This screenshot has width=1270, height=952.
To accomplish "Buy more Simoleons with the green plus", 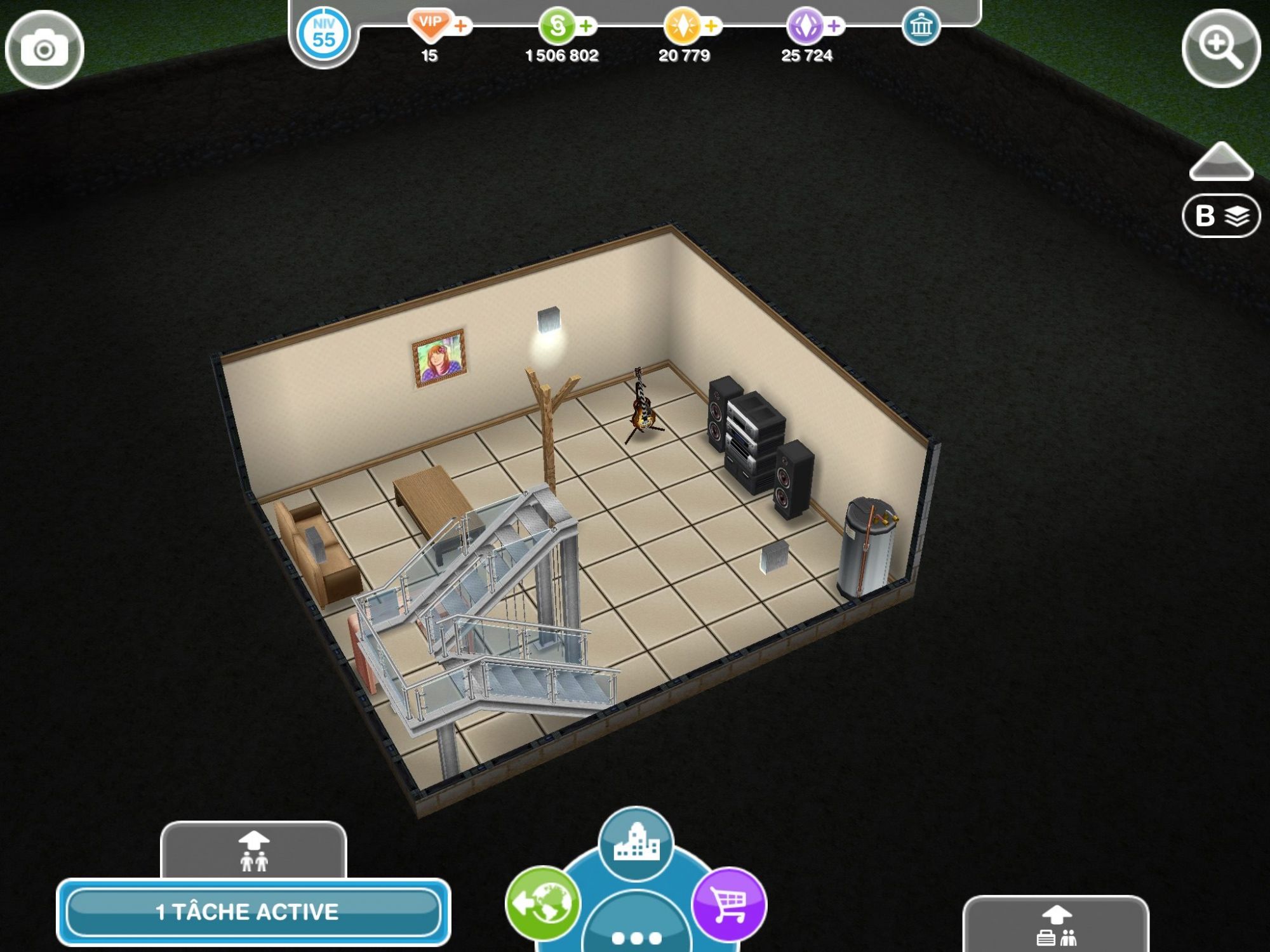I will point(587,26).
